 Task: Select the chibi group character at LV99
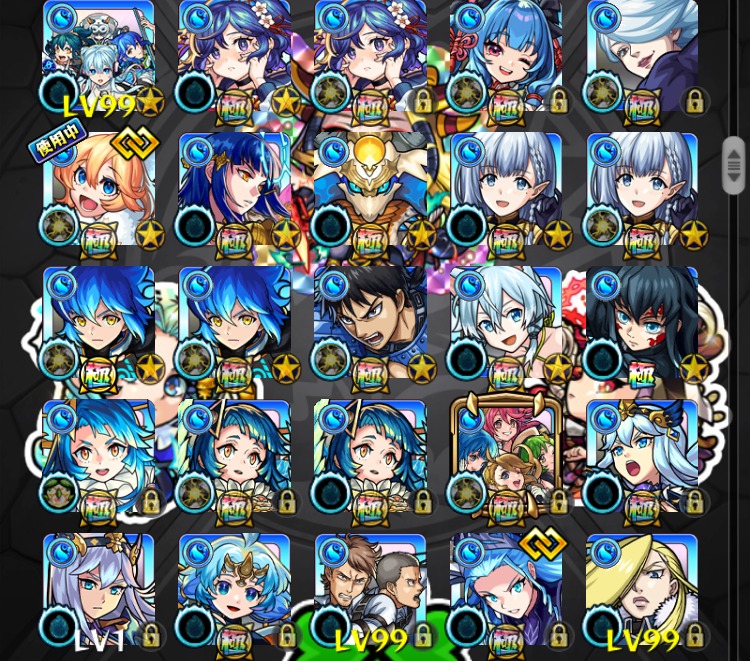coord(99,56)
